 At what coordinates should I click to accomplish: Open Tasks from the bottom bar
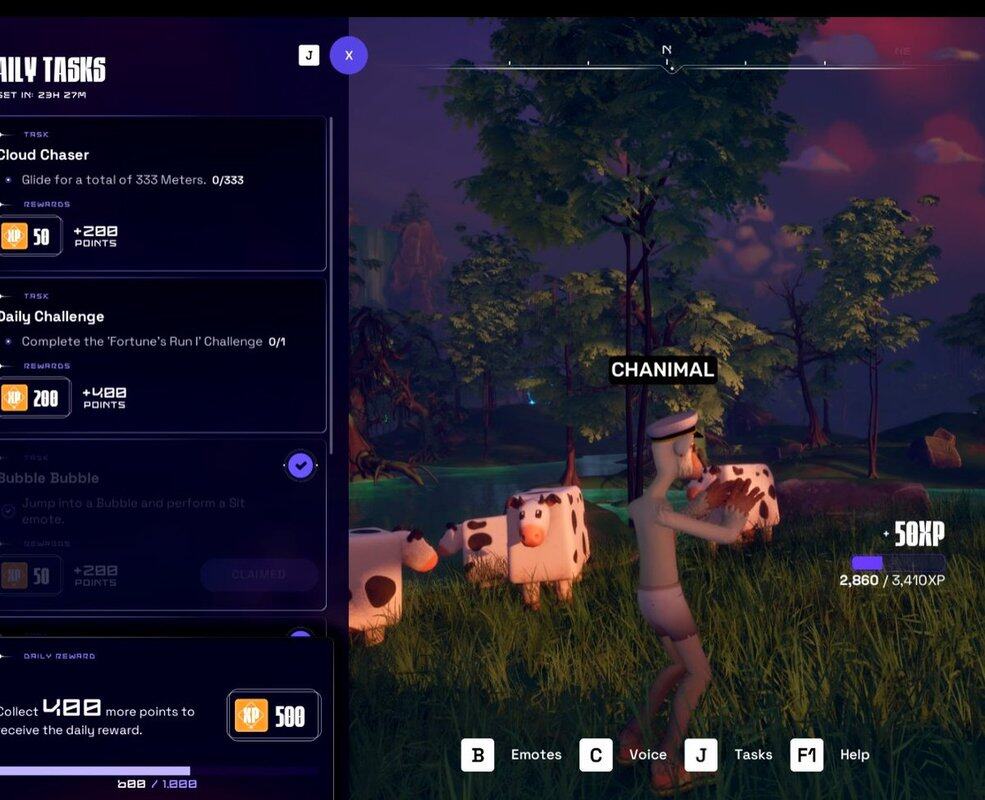701,755
